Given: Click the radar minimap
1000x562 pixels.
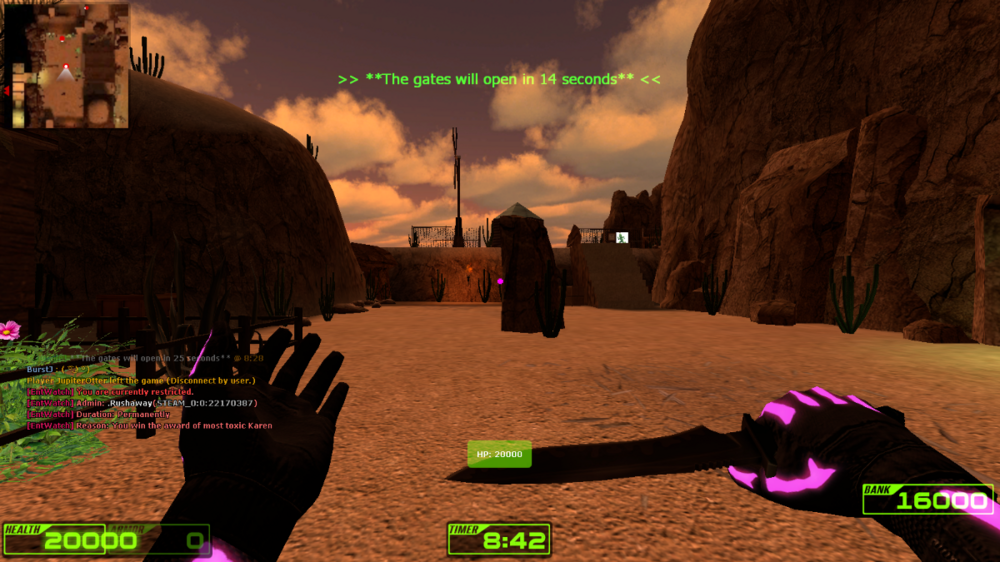Looking at the screenshot, I should (67, 66).
